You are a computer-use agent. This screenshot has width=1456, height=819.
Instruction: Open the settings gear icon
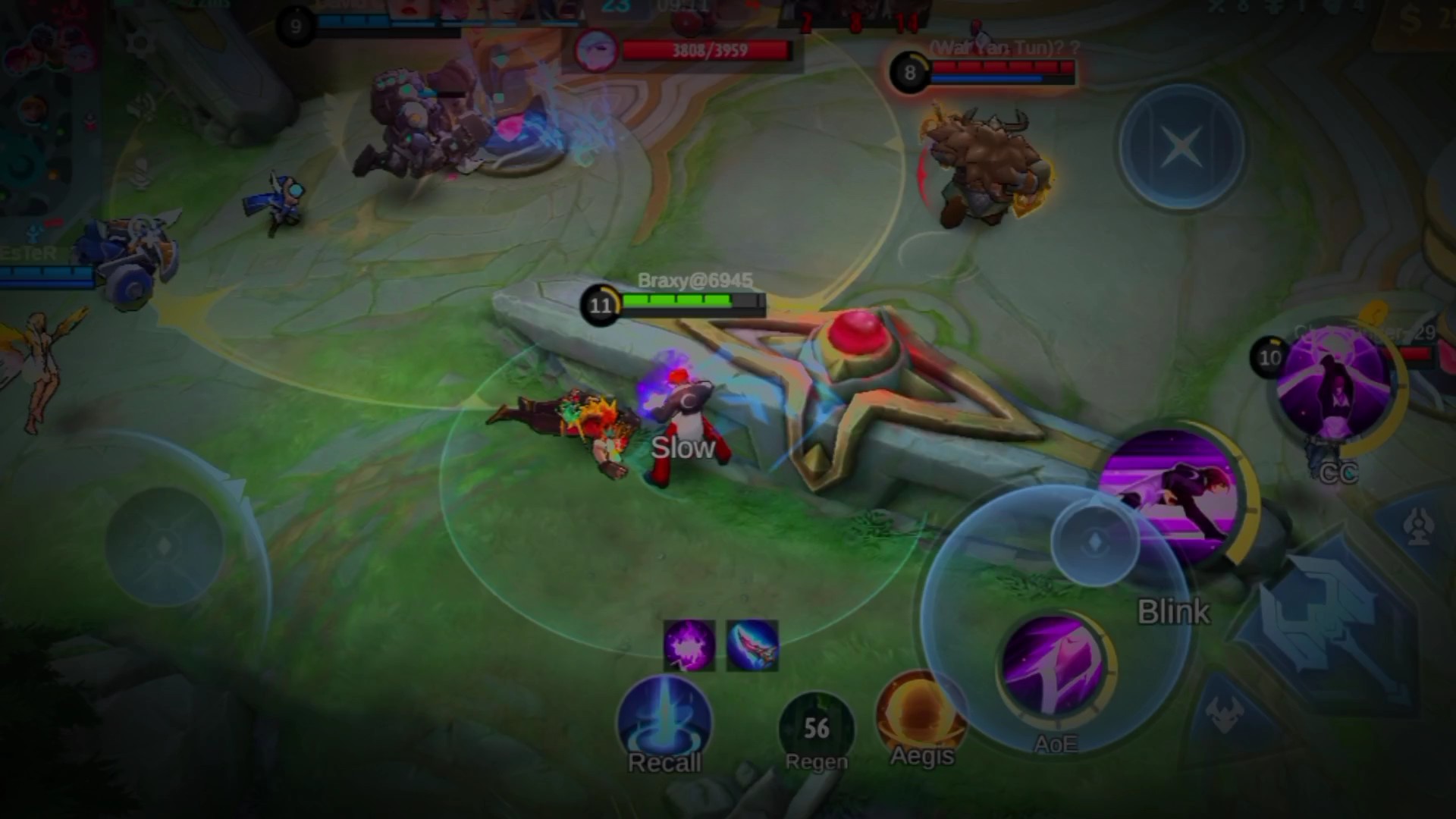tap(140, 43)
